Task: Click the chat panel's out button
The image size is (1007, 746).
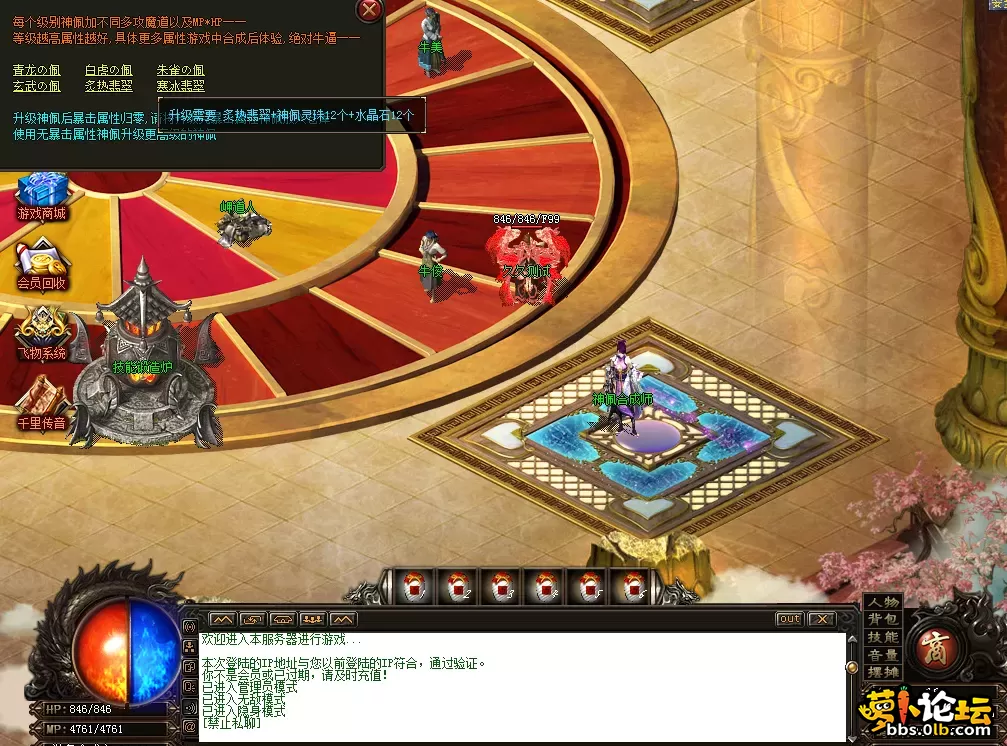Action: coord(790,619)
